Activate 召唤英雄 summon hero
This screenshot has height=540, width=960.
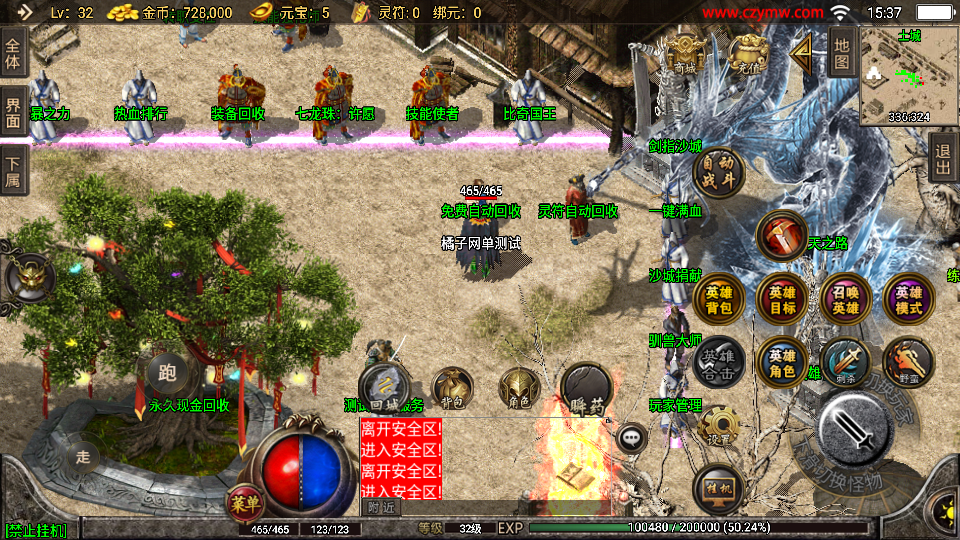[x=845, y=301]
